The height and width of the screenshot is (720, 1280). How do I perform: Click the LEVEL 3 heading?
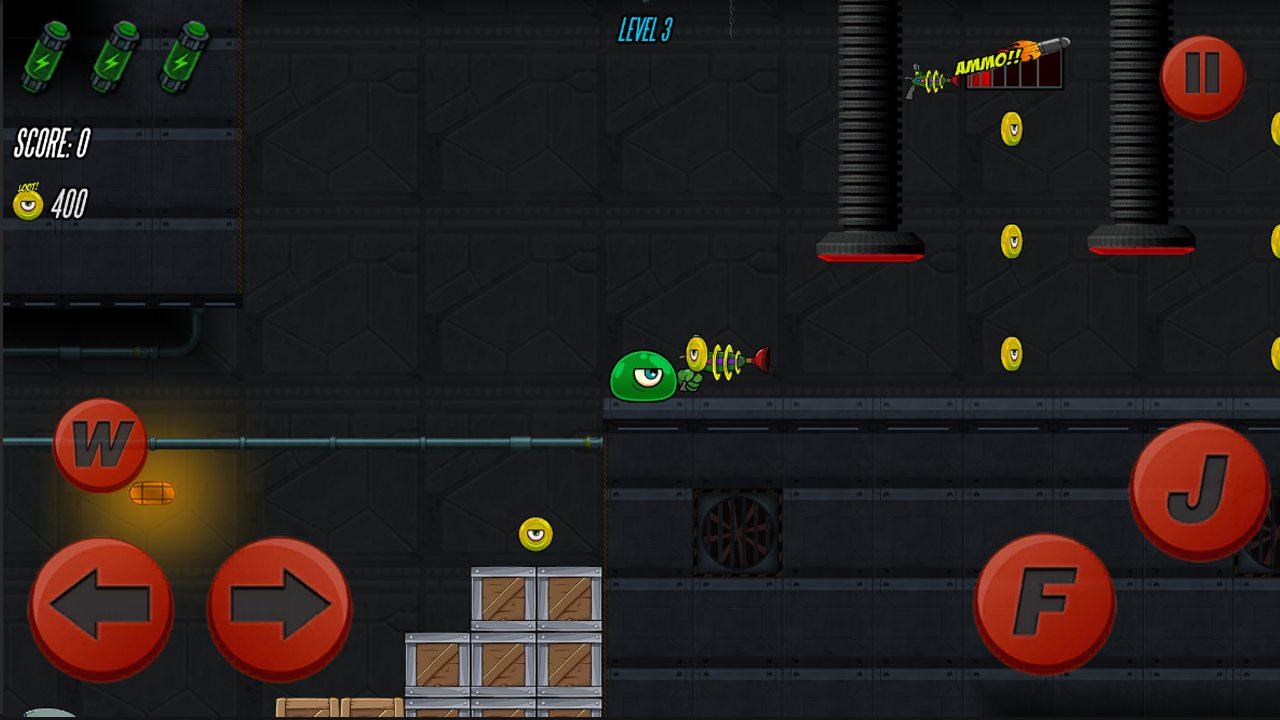(x=644, y=31)
